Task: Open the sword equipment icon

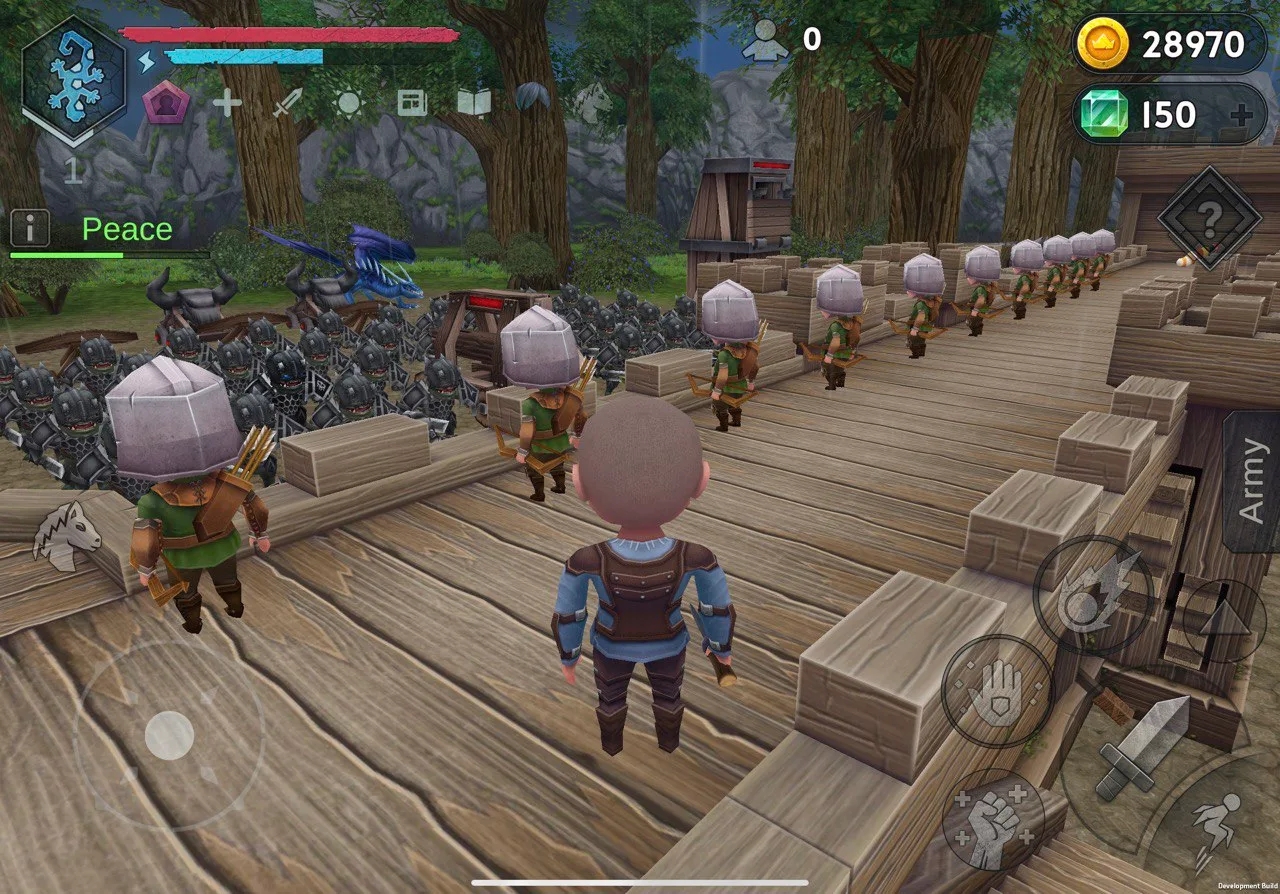Action: tap(288, 102)
